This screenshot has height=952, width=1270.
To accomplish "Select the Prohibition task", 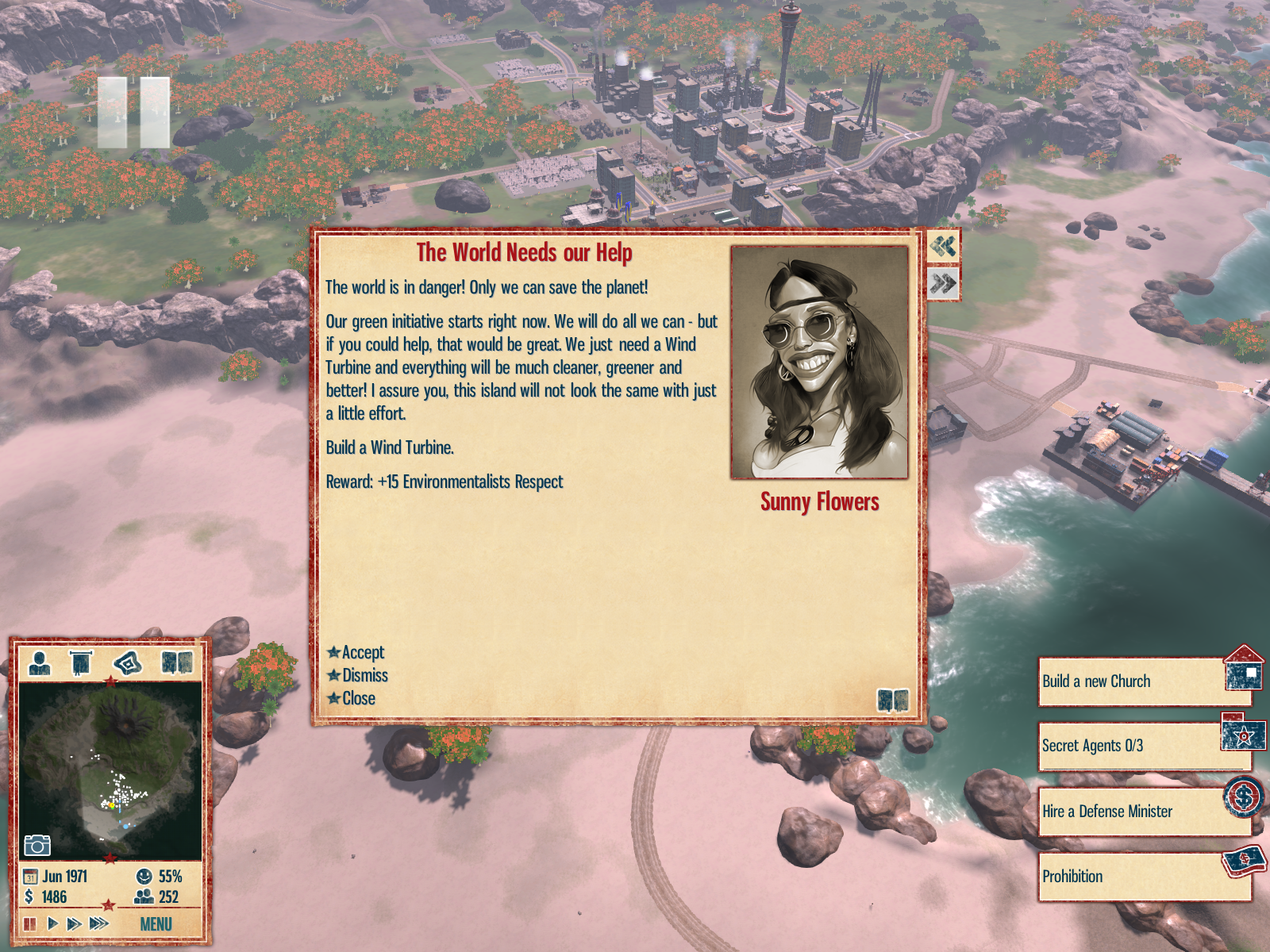I will tap(1131, 877).
